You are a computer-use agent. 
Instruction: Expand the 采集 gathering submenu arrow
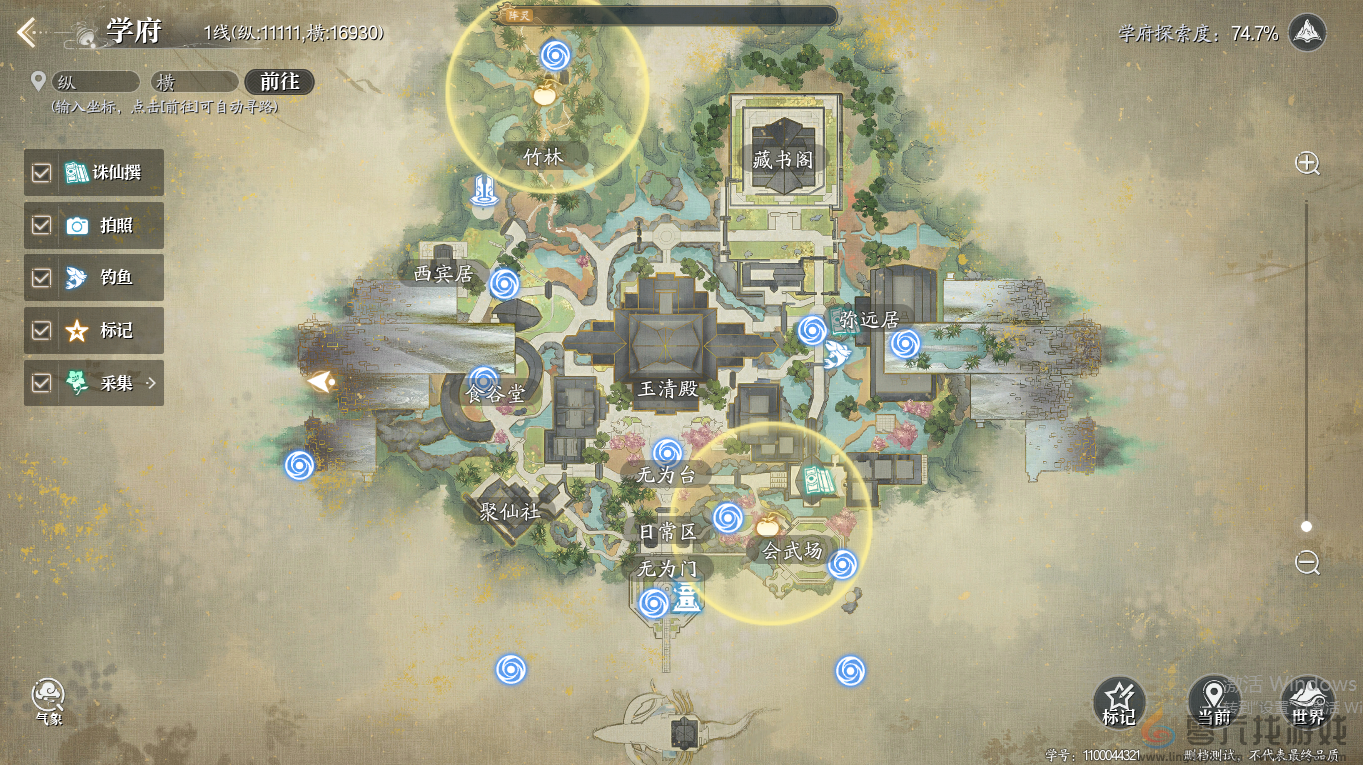152,383
